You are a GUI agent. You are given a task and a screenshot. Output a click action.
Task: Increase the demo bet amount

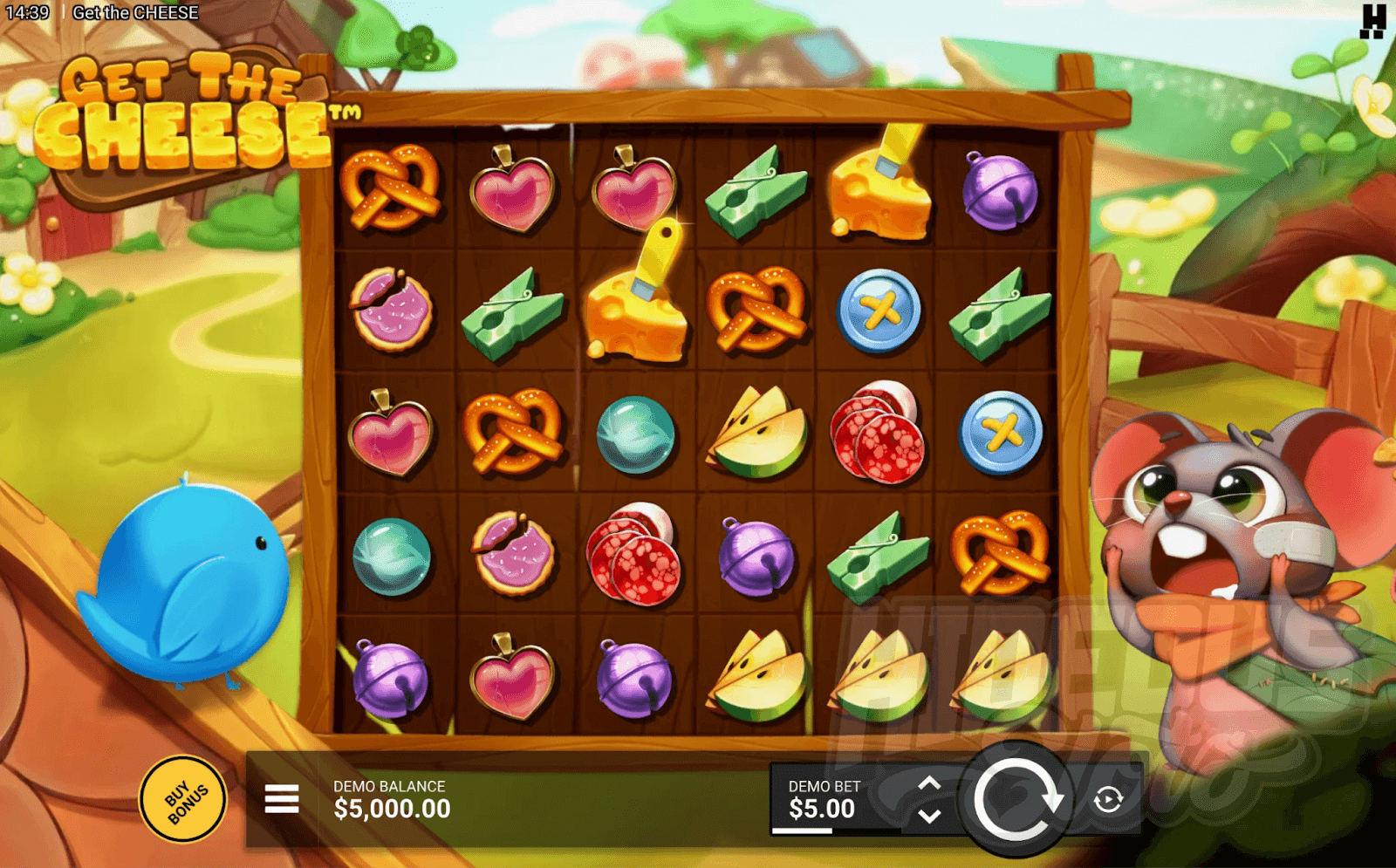tap(930, 783)
